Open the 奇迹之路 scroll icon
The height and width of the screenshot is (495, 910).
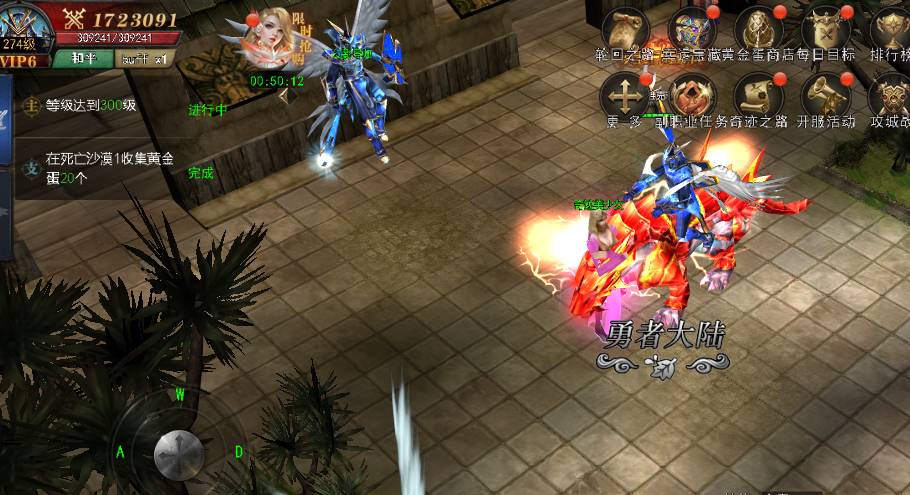click(x=758, y=97)
